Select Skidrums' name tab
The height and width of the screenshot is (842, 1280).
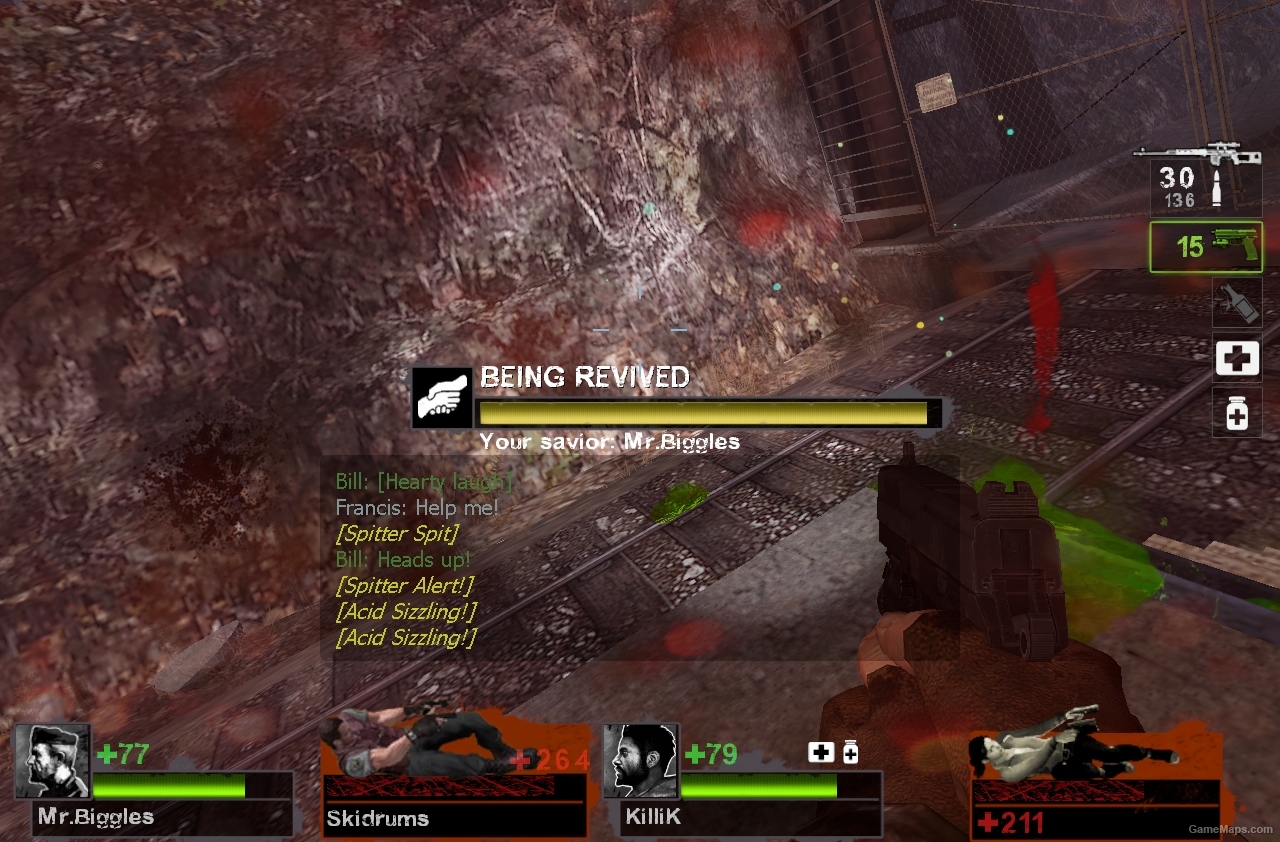pos(380,818)
